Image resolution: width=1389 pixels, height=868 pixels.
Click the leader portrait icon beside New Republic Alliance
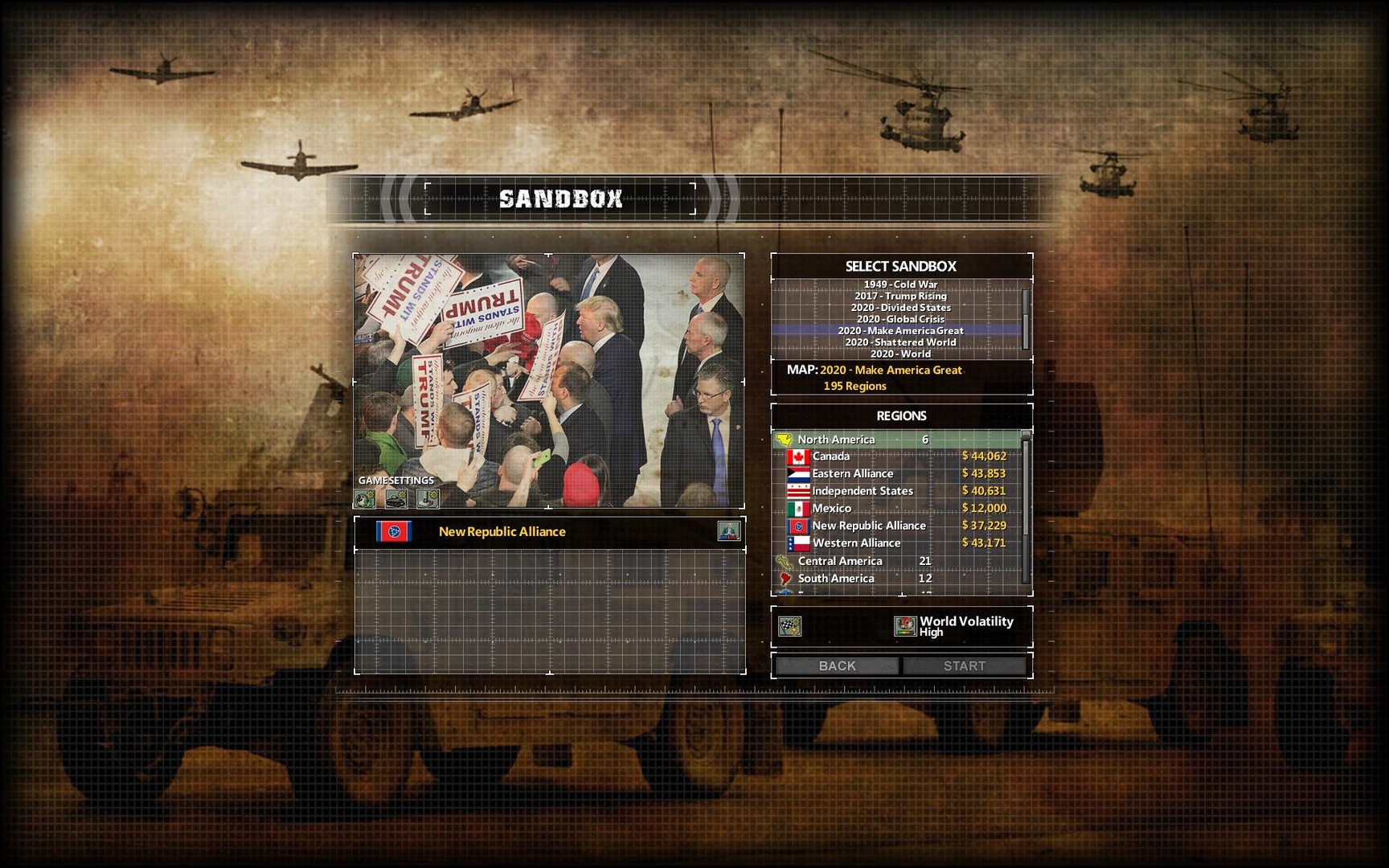(x=731, y=532)
